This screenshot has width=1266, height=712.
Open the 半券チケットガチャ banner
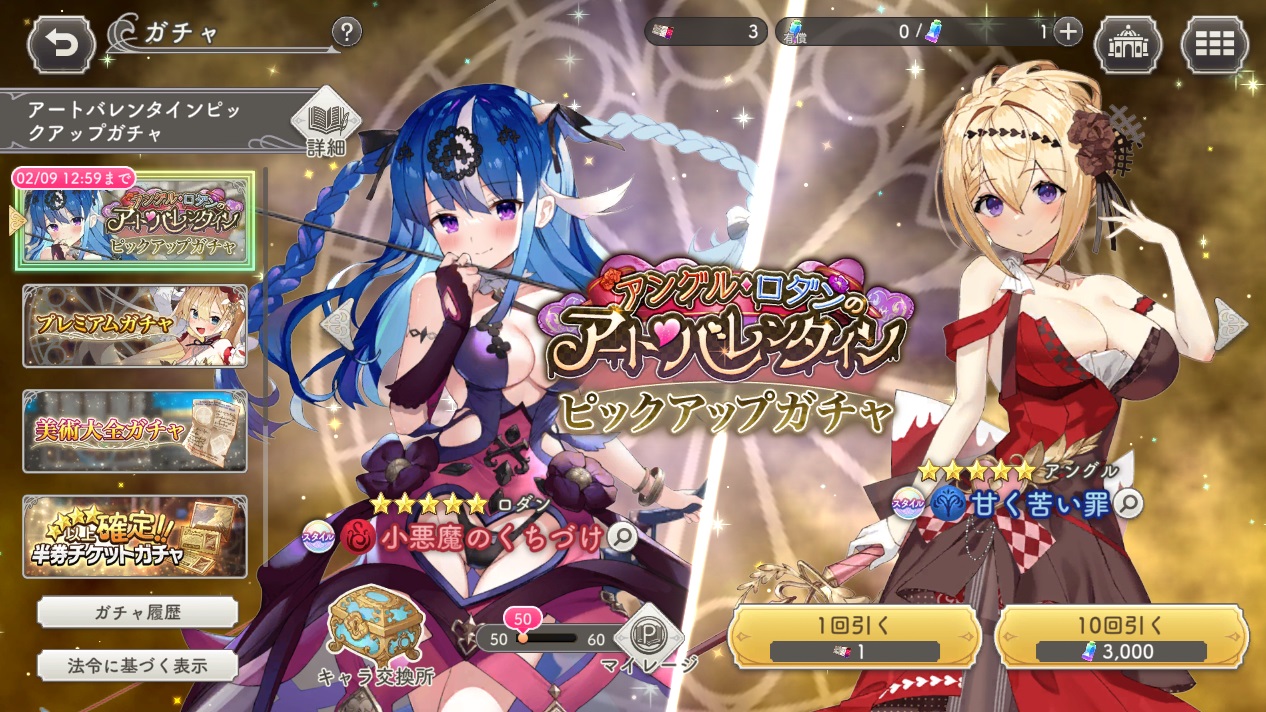(135, 537)
